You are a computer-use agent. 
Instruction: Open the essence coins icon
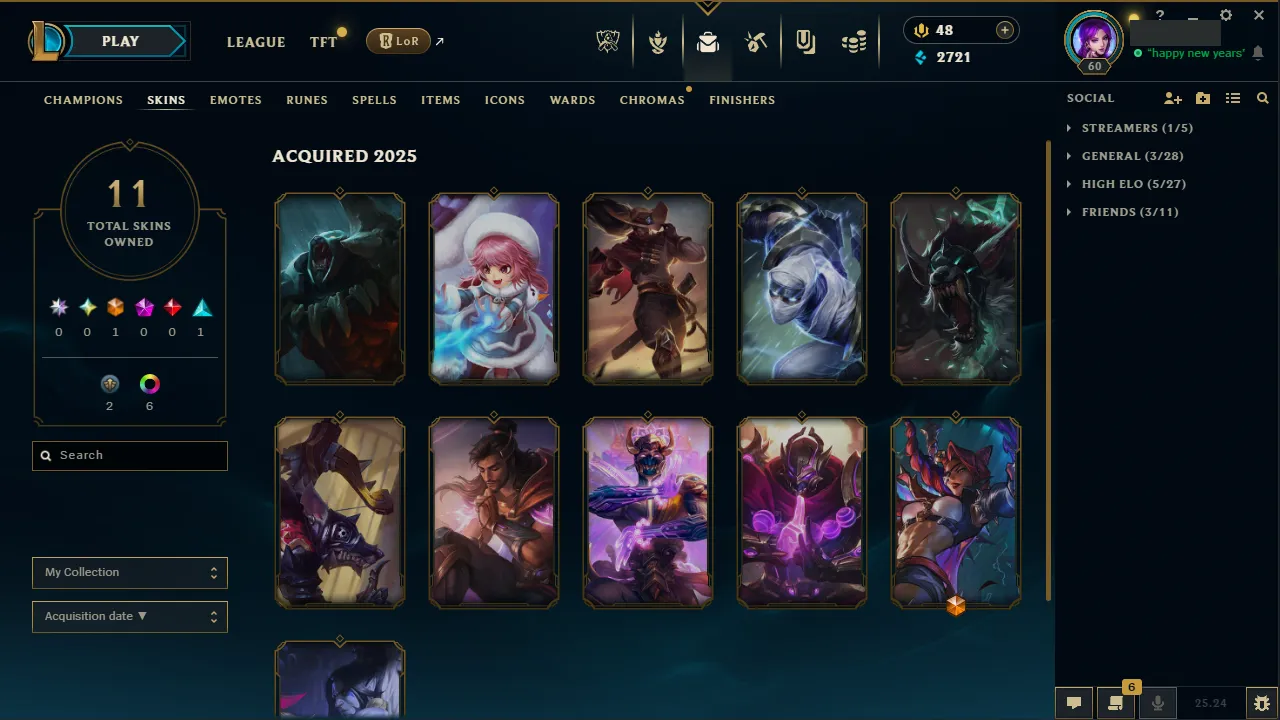click(854, 41)
